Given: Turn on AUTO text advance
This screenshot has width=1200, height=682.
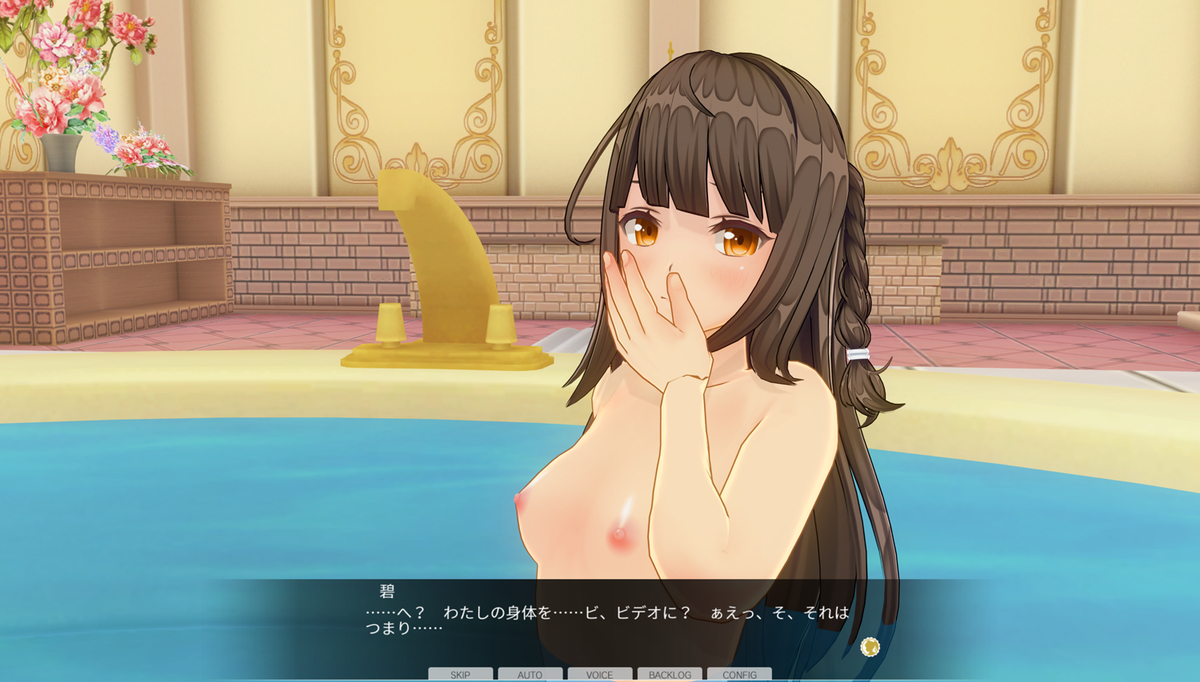Looking at the screenshot, I should (530, 675).
